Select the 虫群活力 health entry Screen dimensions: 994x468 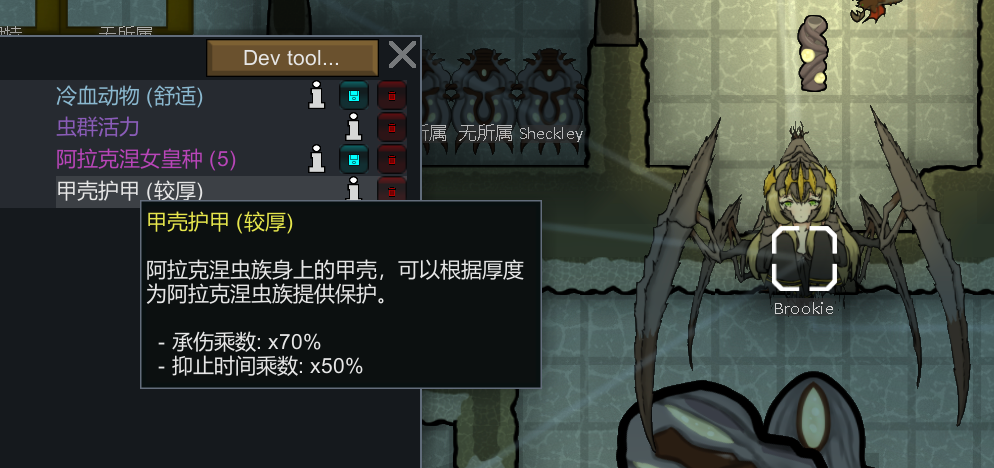98,127
